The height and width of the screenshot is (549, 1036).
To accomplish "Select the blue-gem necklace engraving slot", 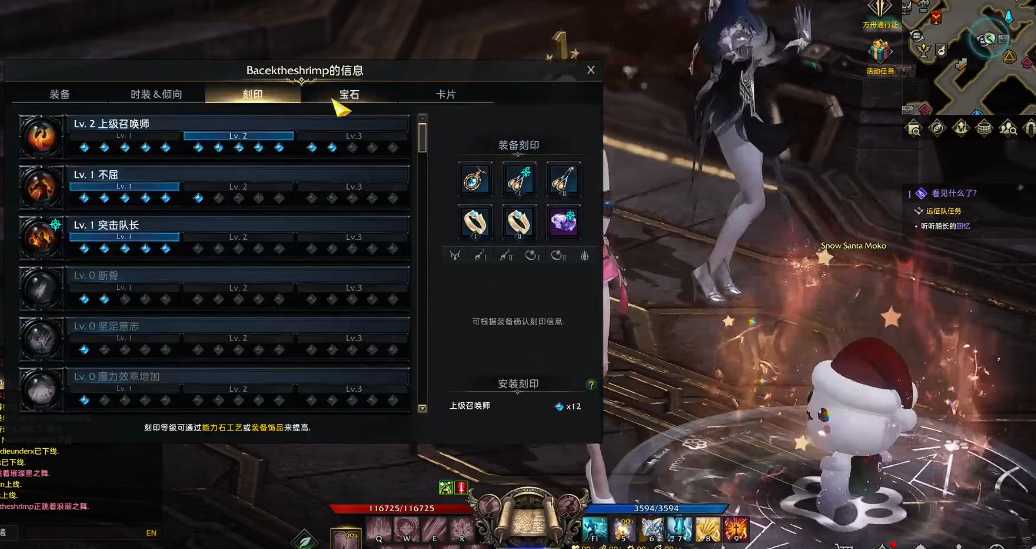I will [x=474, y=179].
